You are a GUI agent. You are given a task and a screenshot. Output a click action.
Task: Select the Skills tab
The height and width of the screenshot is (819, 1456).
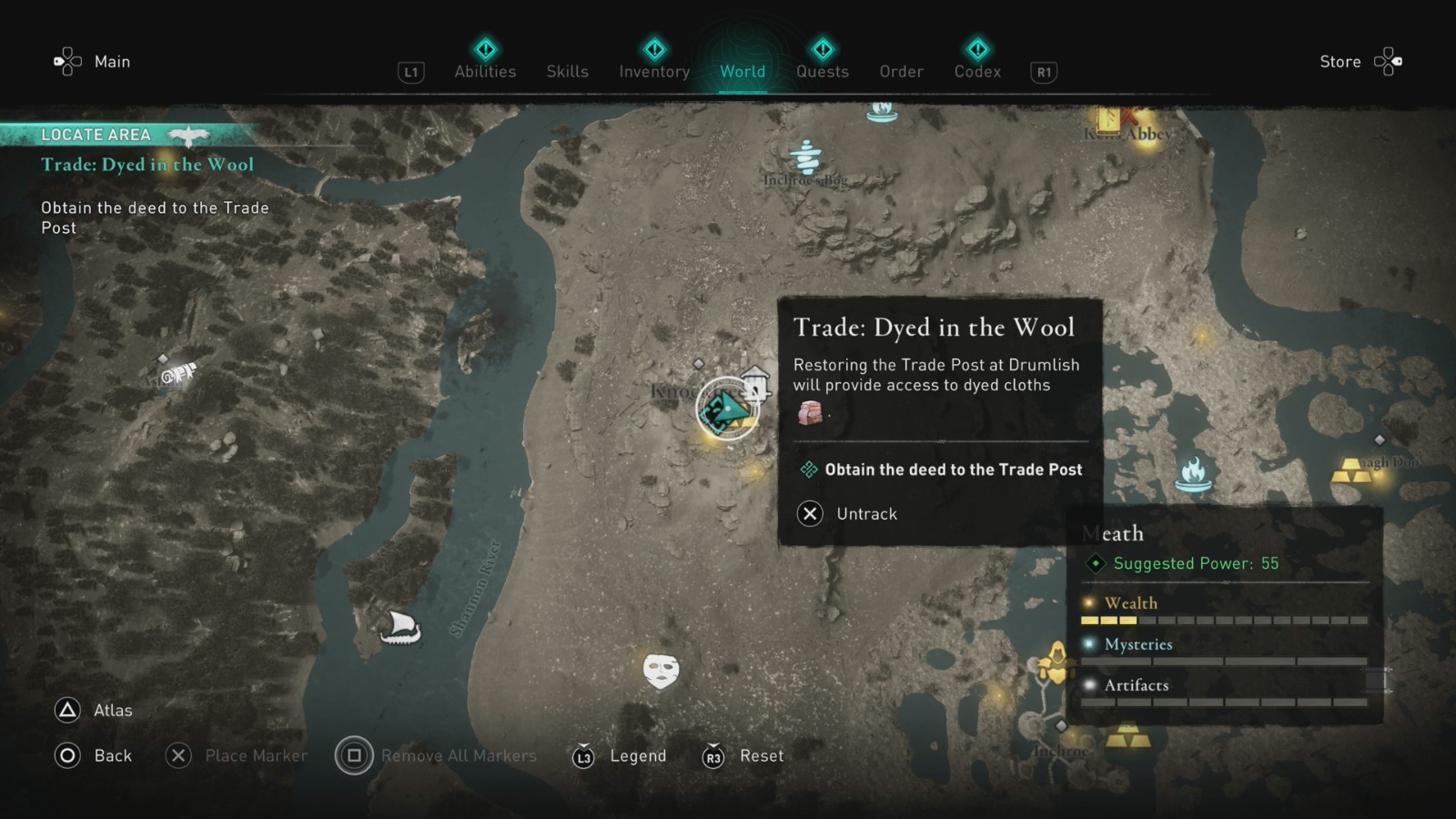click(x=567, y=71)
